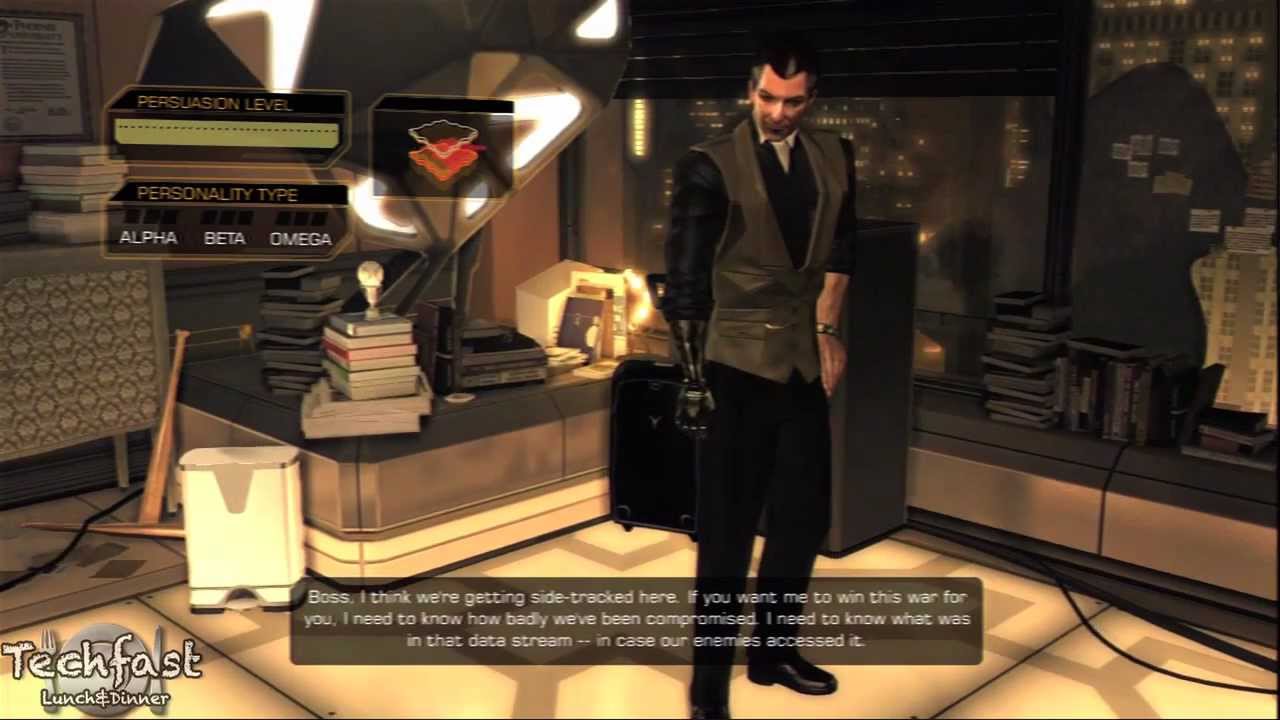Click the Techfast Lunch&Dinner logo watermark
Screen dimensions: 1280x720
[x=102, y=671]
